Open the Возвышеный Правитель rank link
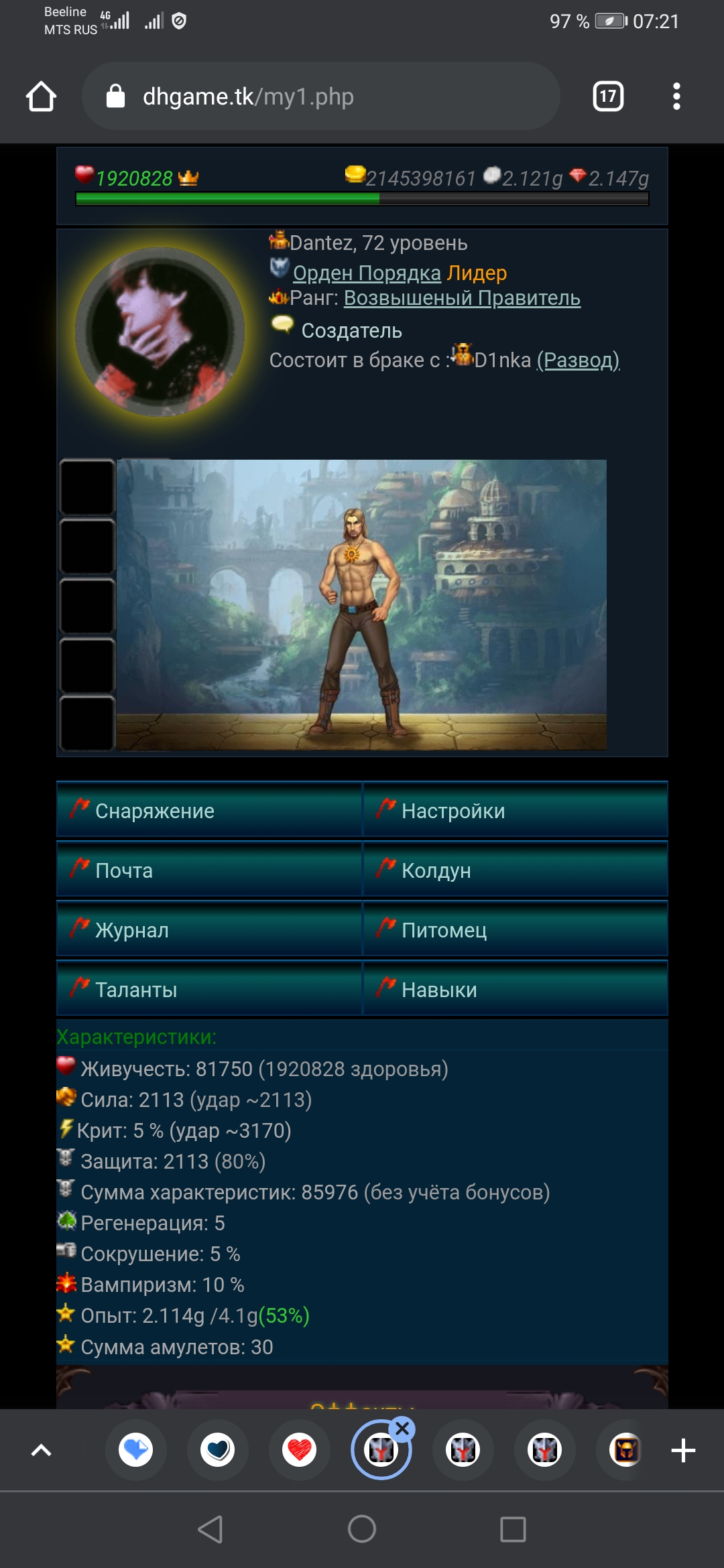The image size is (724, 1568). (x=462, y=298)
